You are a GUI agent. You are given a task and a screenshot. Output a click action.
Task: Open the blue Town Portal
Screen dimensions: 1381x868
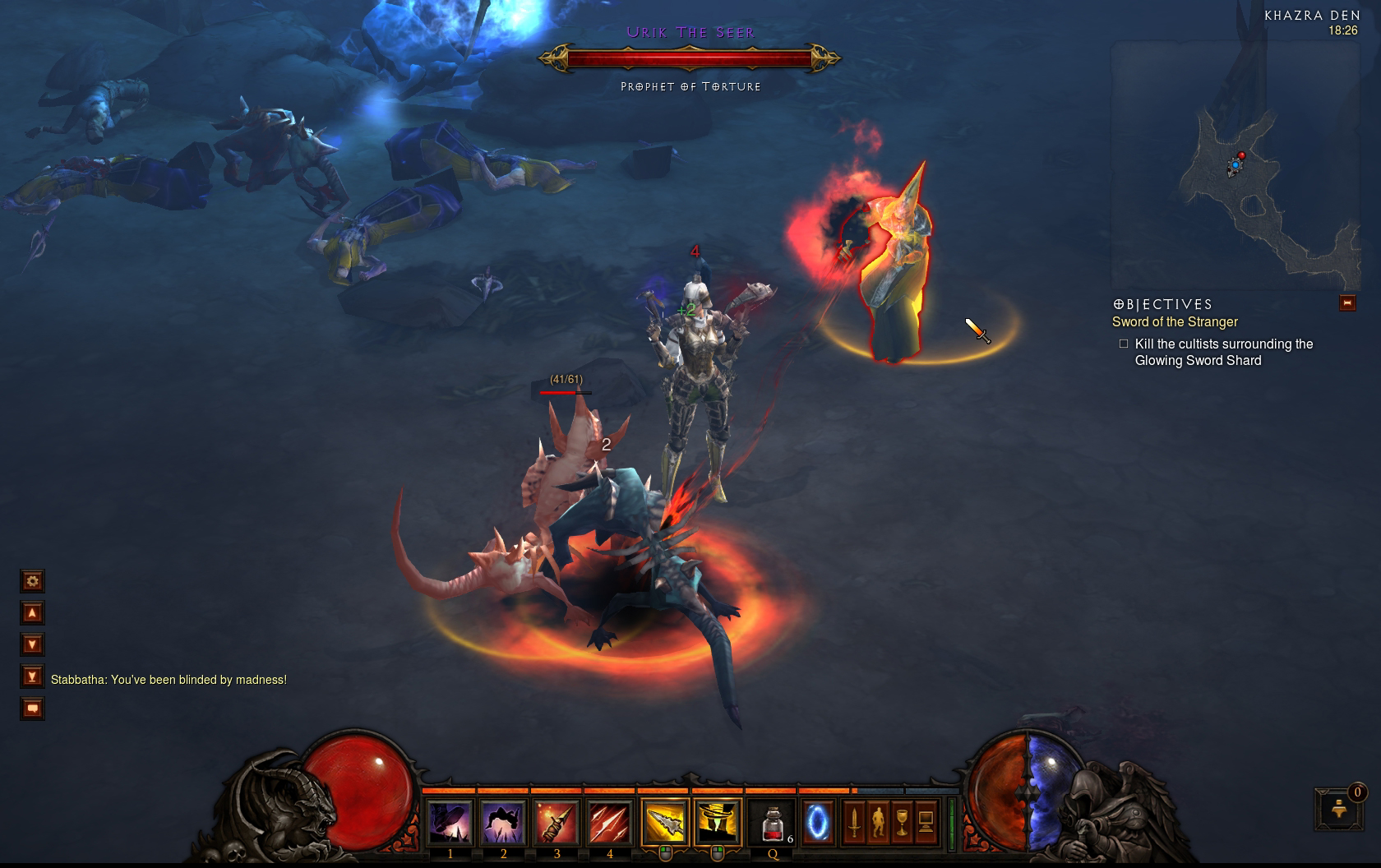click(x=818, y=822)
